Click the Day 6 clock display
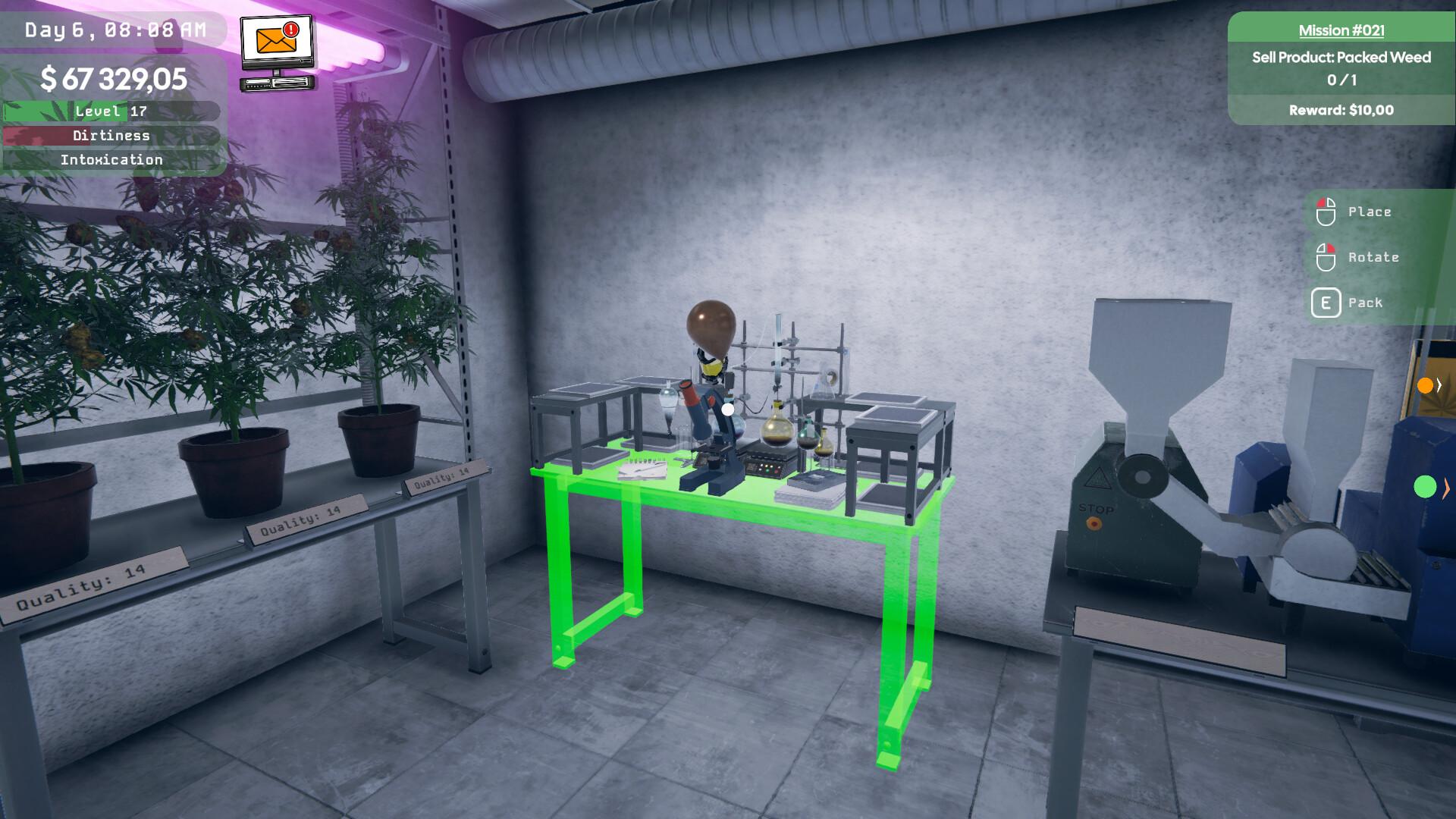The image size is (1456, 819). tap(114, 30)
